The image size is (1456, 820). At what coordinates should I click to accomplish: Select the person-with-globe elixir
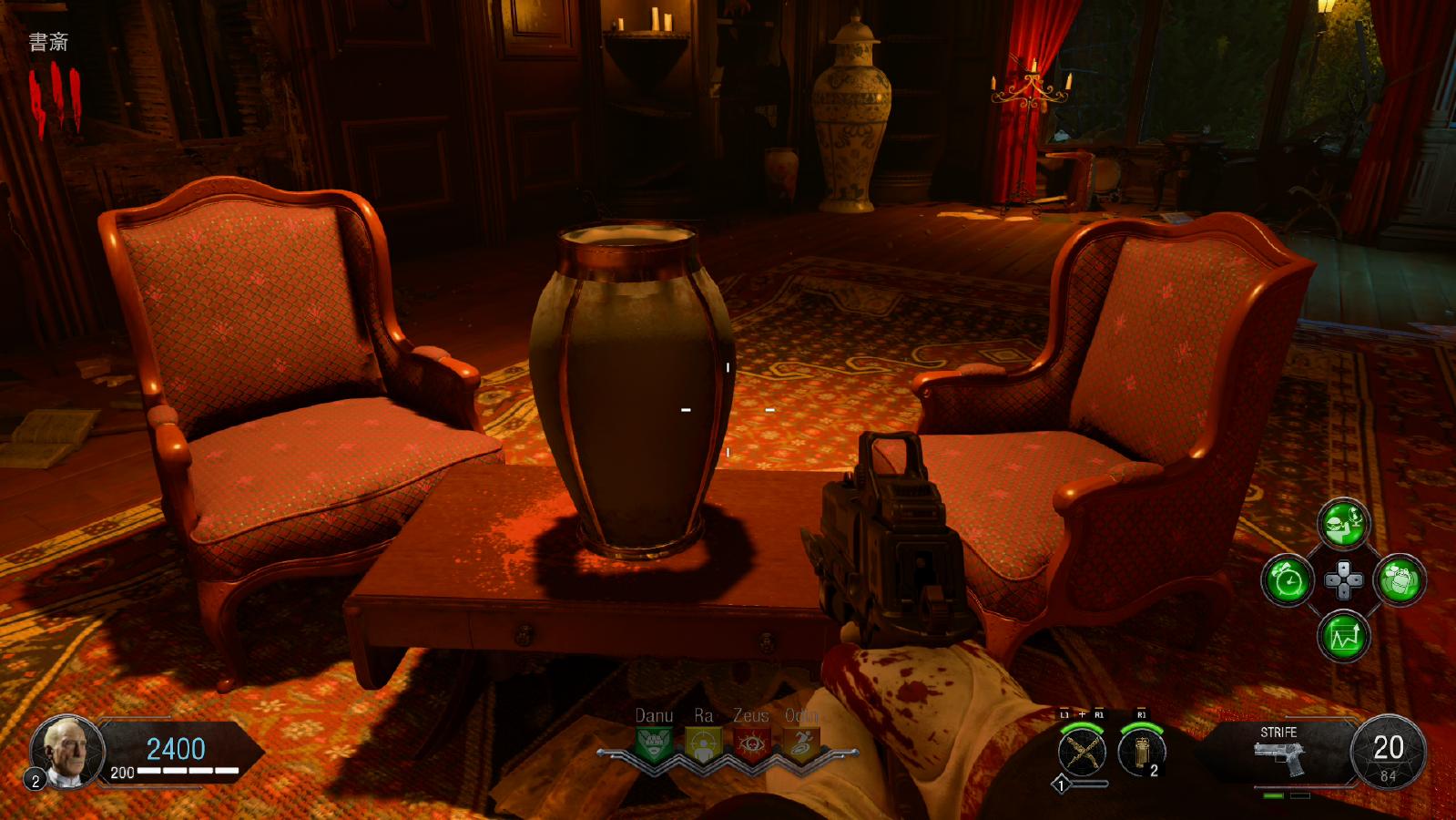pyautogui.click(x=1343, y=523)
